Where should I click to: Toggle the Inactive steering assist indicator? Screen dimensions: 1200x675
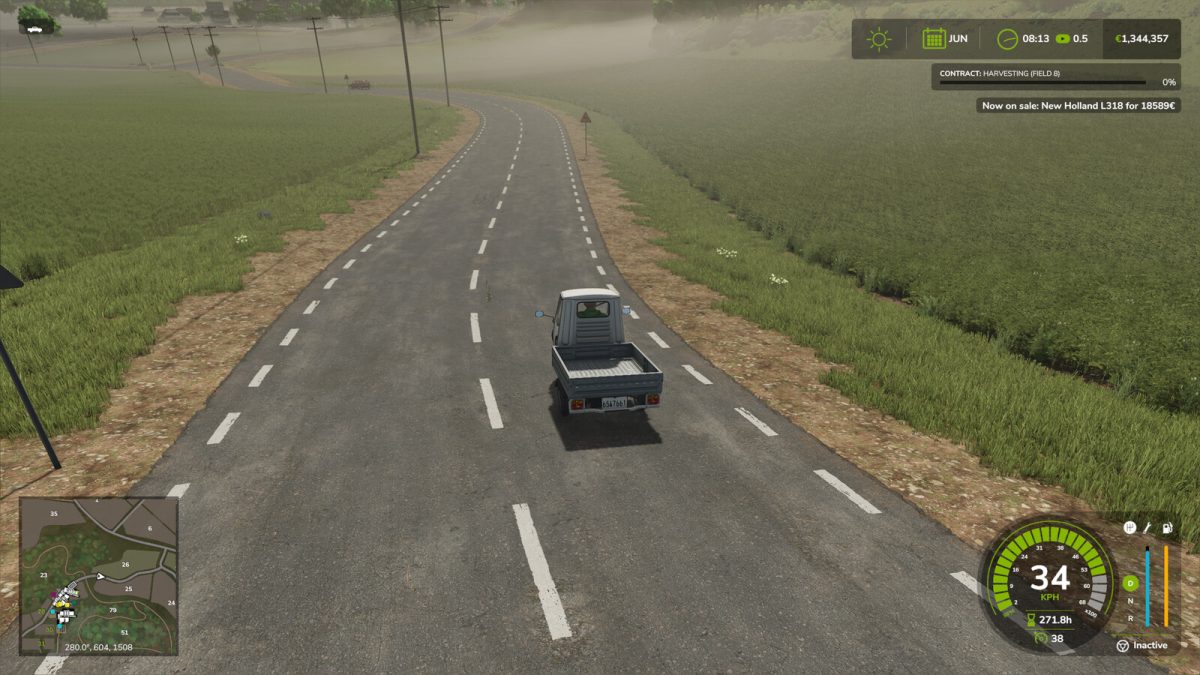point(1141,645)
